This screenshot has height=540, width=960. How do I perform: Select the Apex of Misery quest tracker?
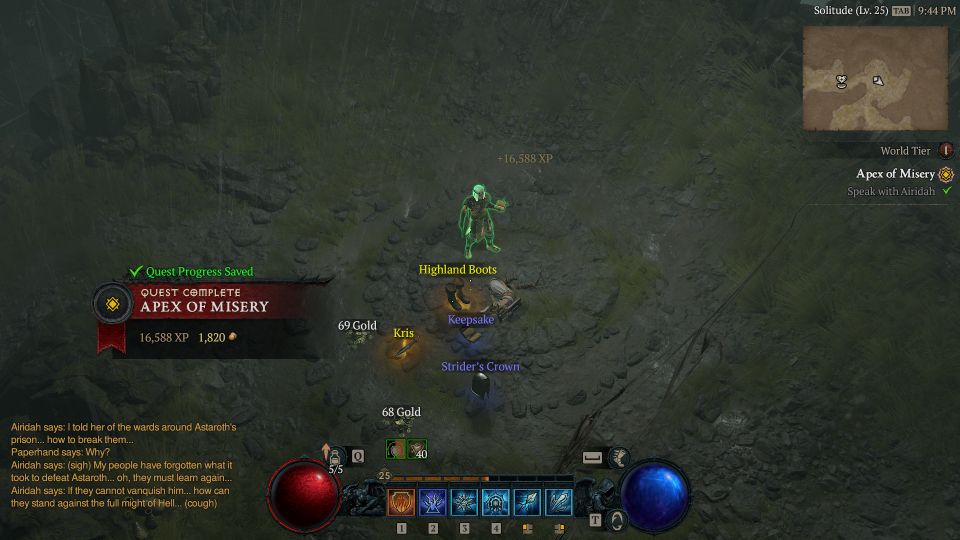896,174
